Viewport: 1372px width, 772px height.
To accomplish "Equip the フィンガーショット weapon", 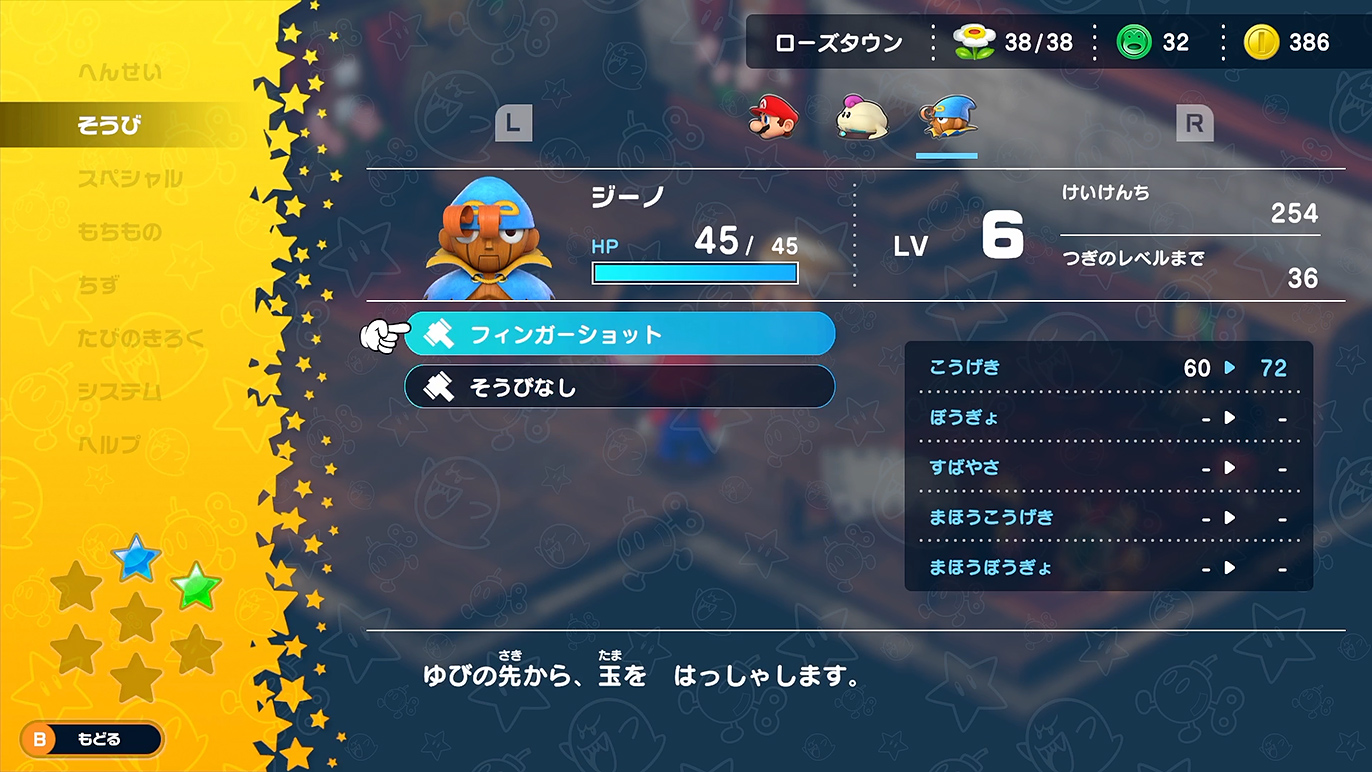I will (x=618, y=334).
